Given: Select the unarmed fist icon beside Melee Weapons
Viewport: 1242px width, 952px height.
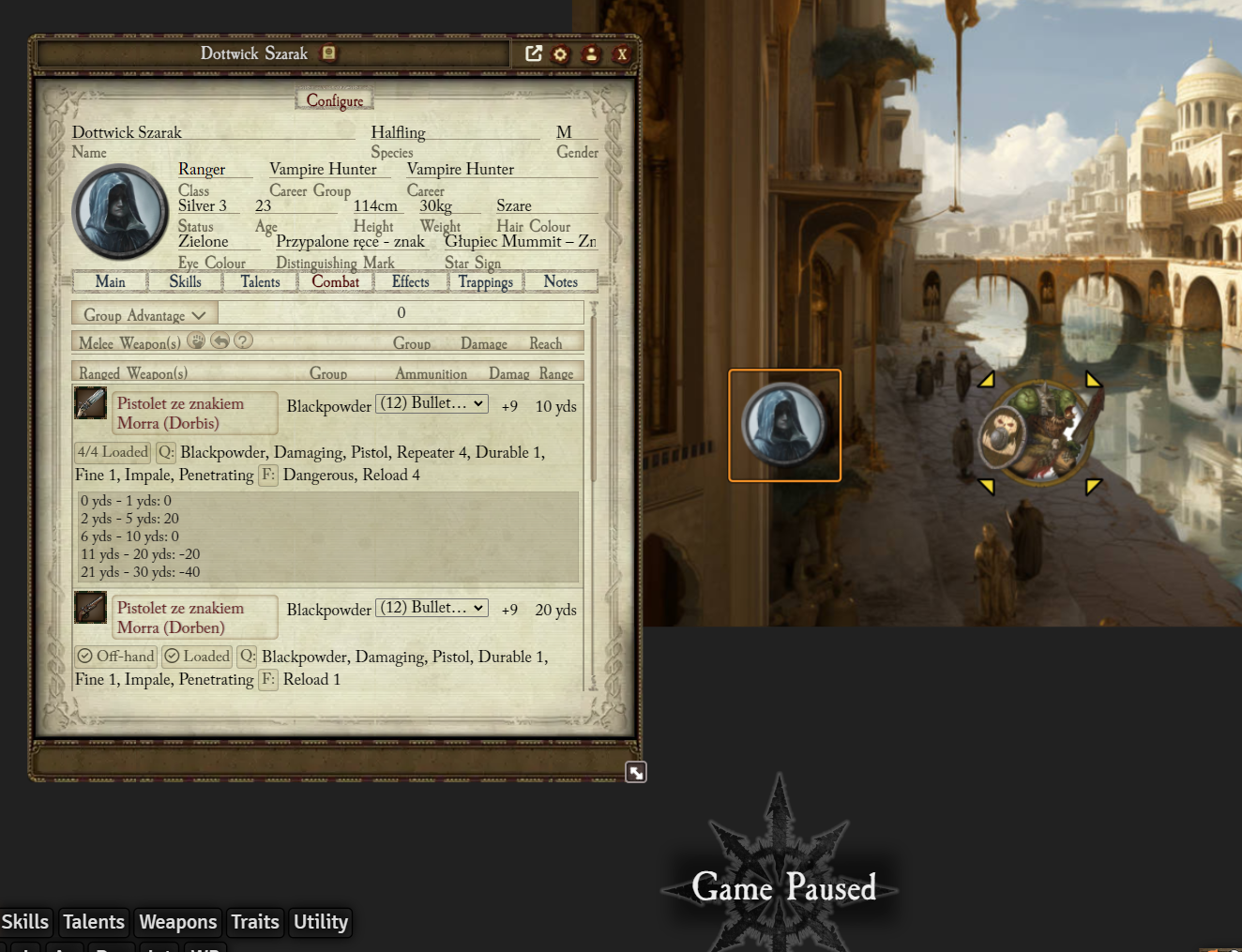Looking at the screenshot, I should [196, 340].
